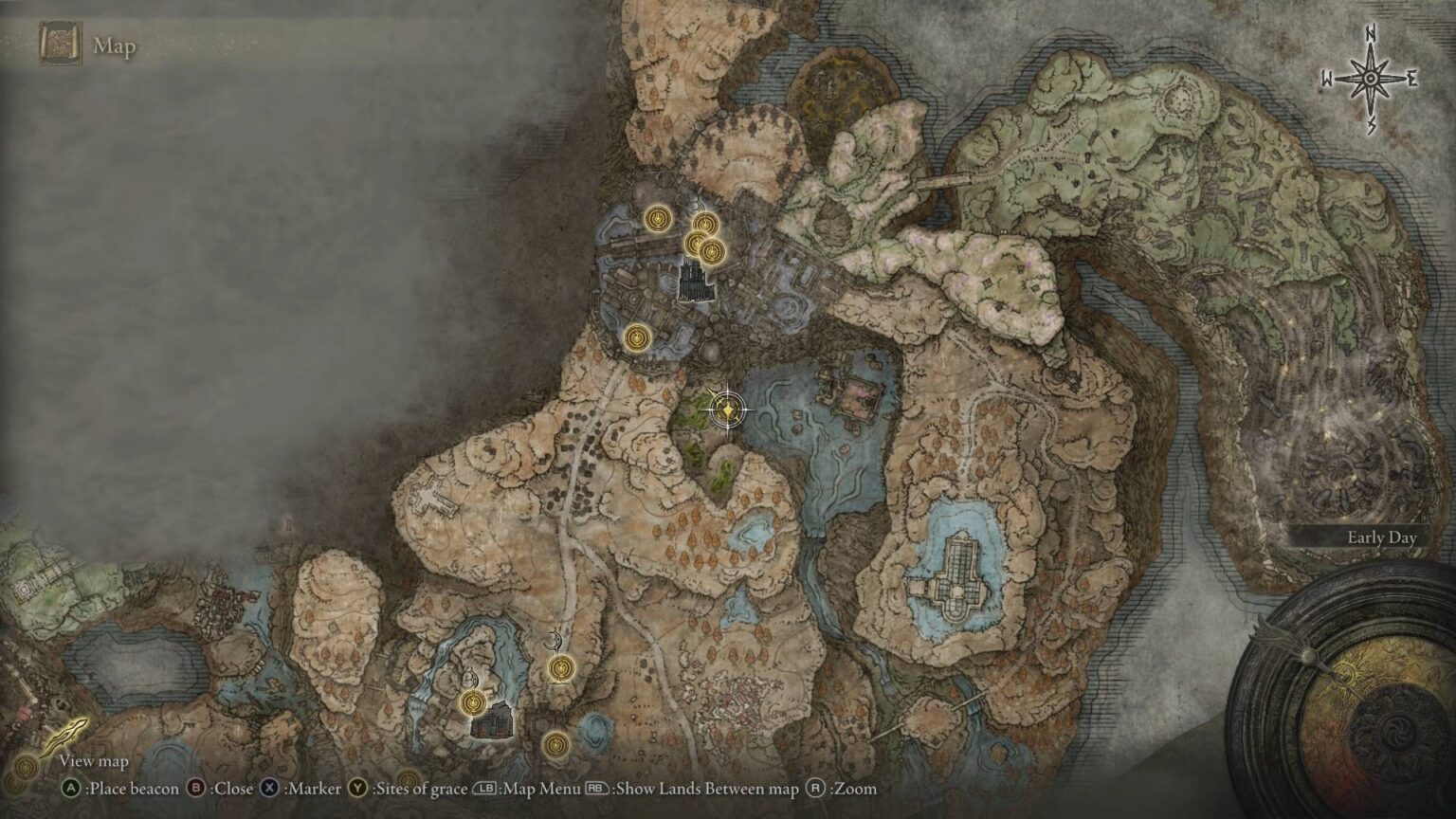Switch to the Lands Between map via the RB prompt
The height and width of the screenshot is (819, 1456).
(x=598, y=788)
